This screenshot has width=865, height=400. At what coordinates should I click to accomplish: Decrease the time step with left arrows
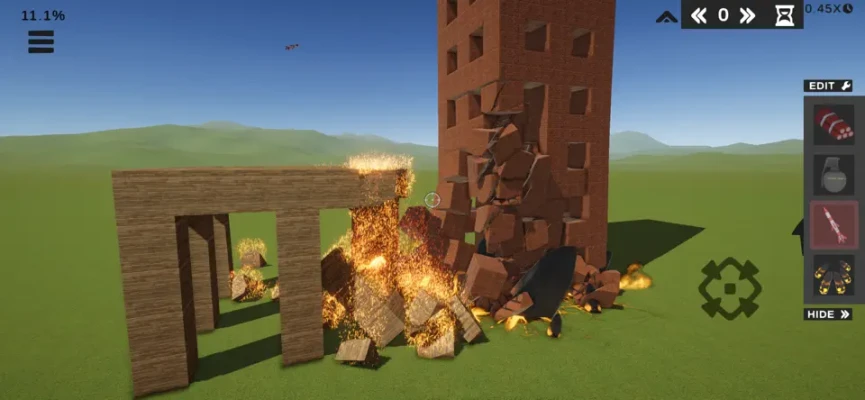pyautogui.click(x=699, y=15)
